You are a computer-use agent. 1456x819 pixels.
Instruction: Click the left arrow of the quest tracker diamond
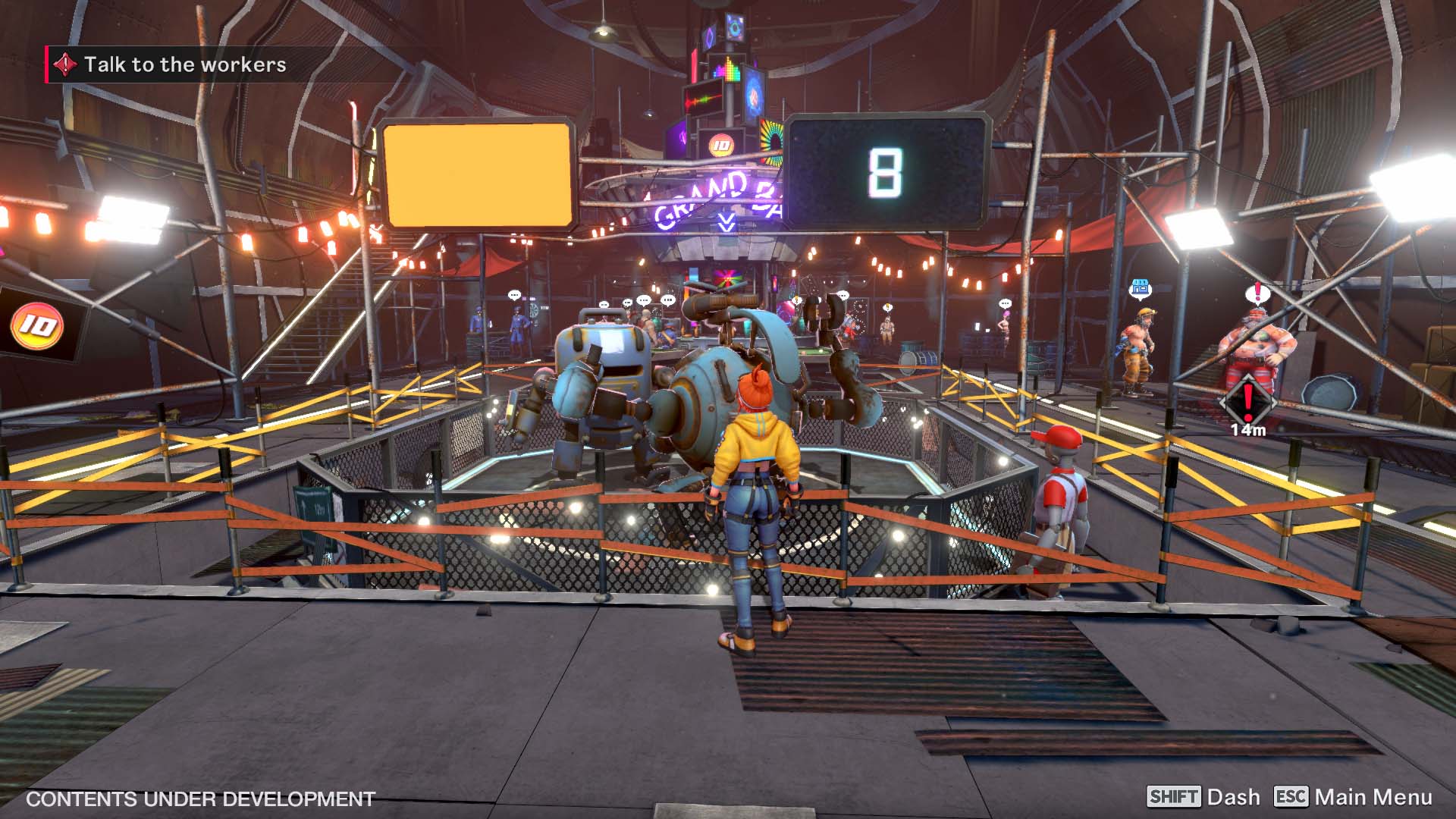coord(1223,403)
